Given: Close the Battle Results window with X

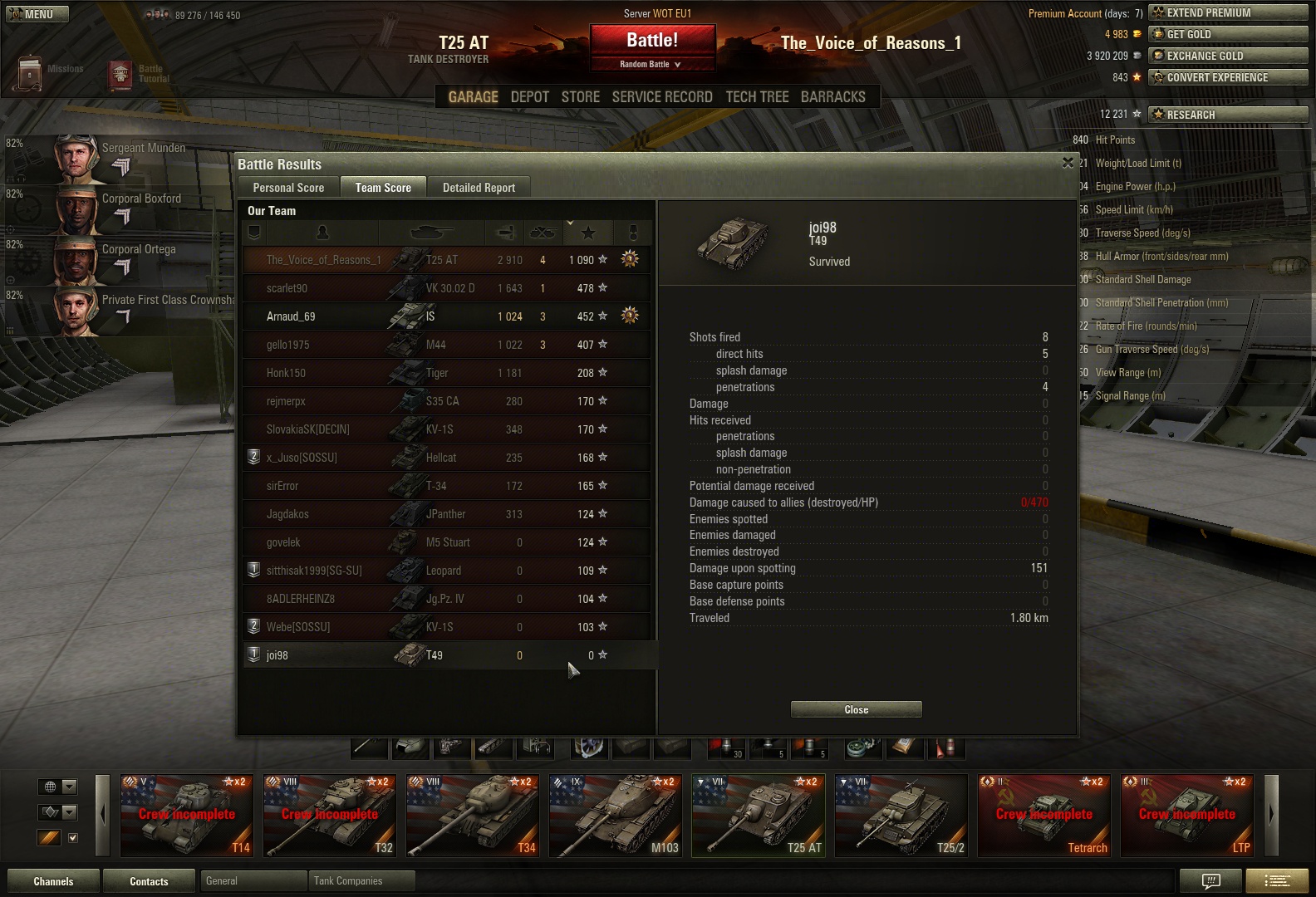Looking at the screenshot, I should [1068, 163].
